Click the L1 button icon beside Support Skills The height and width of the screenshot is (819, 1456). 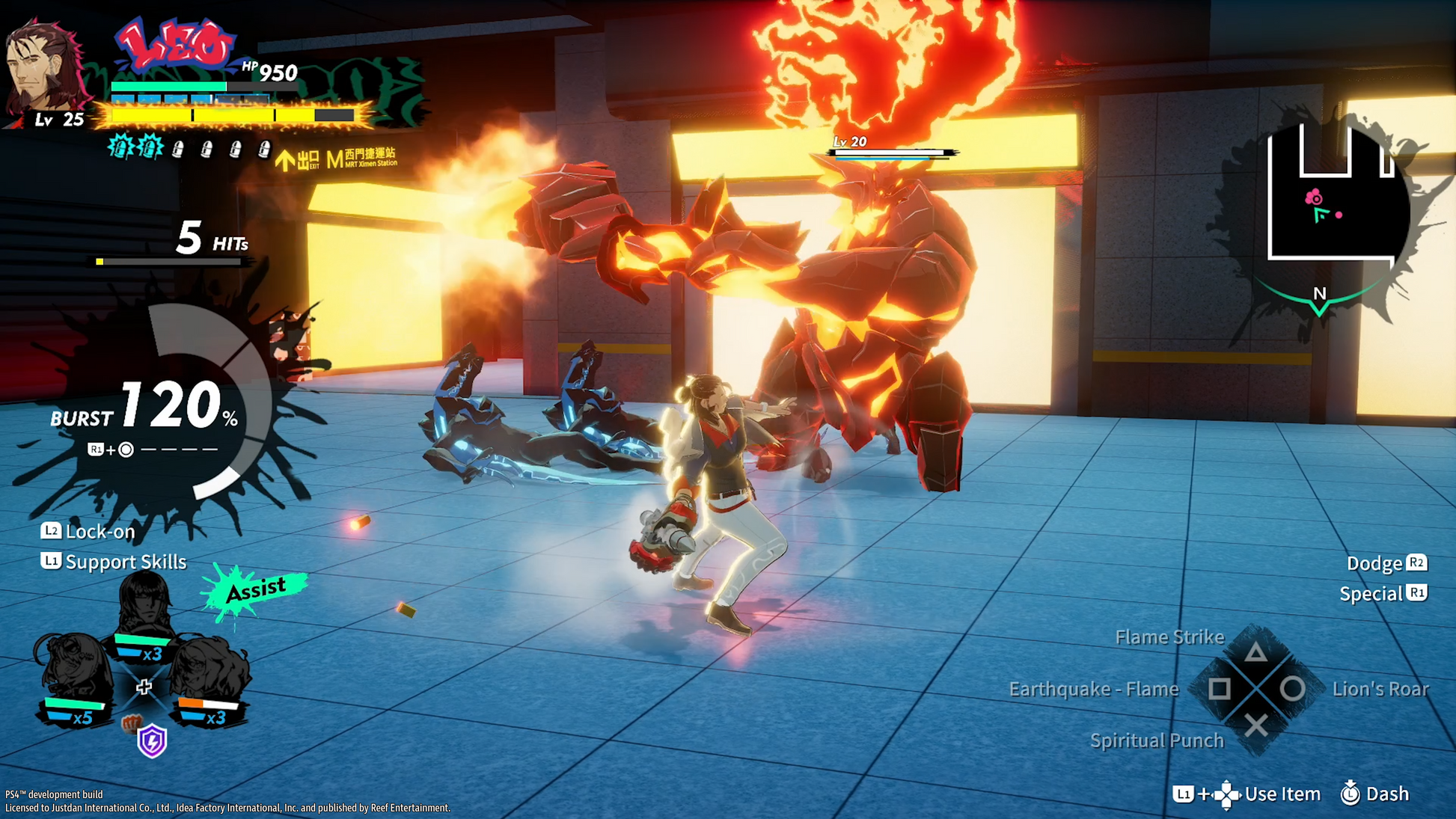(50, 562)
